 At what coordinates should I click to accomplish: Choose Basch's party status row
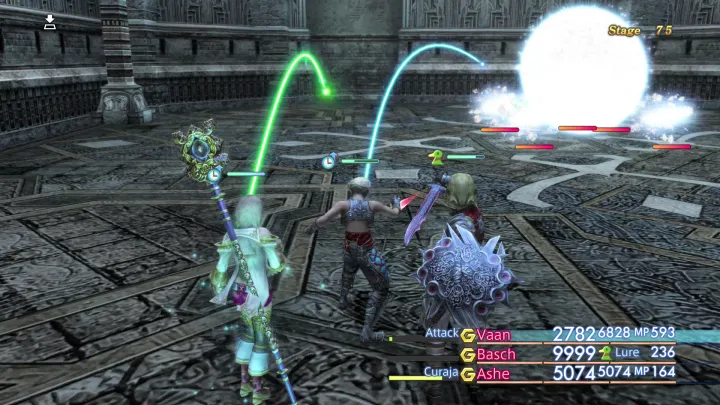(x=498, y=354)
